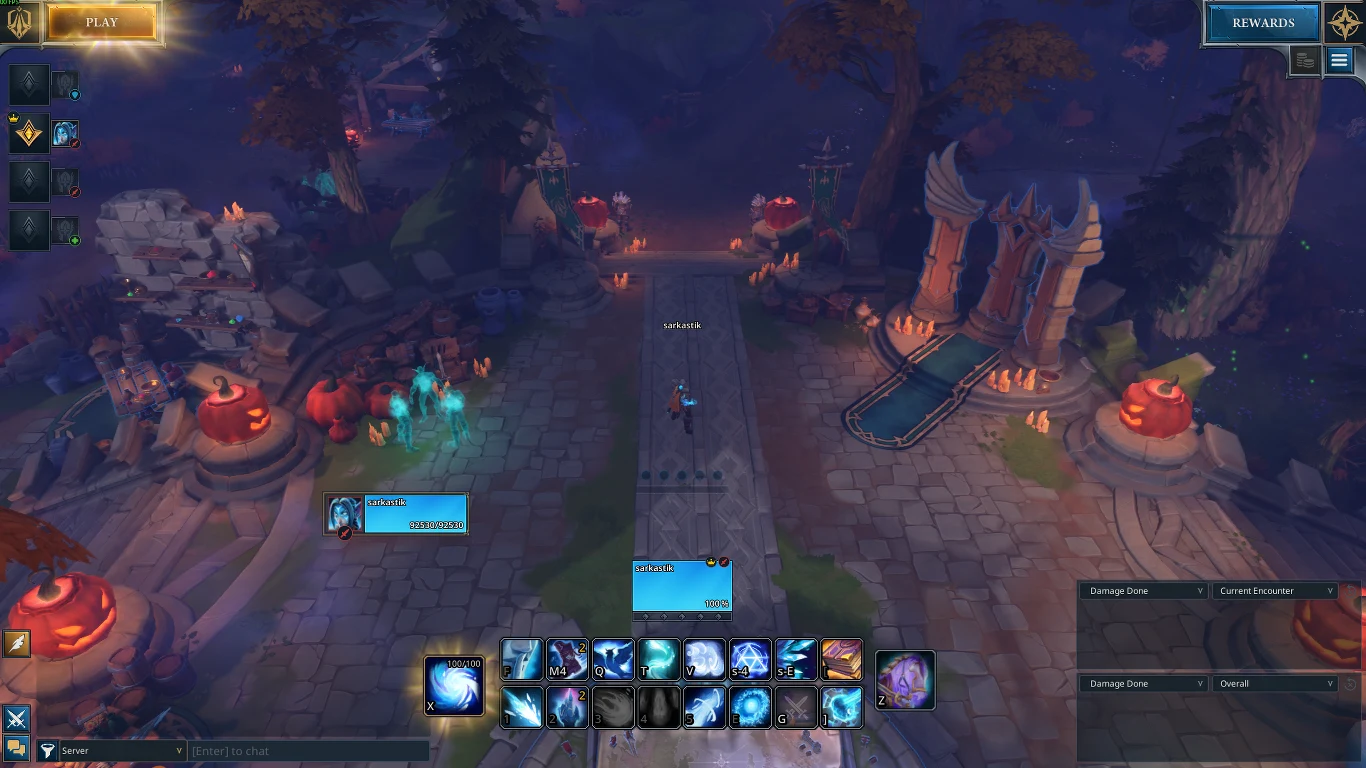Screen dimensions: 1366x768
Task: Activate the blue ring orb ability on E
Action: (x=750, y=707)
